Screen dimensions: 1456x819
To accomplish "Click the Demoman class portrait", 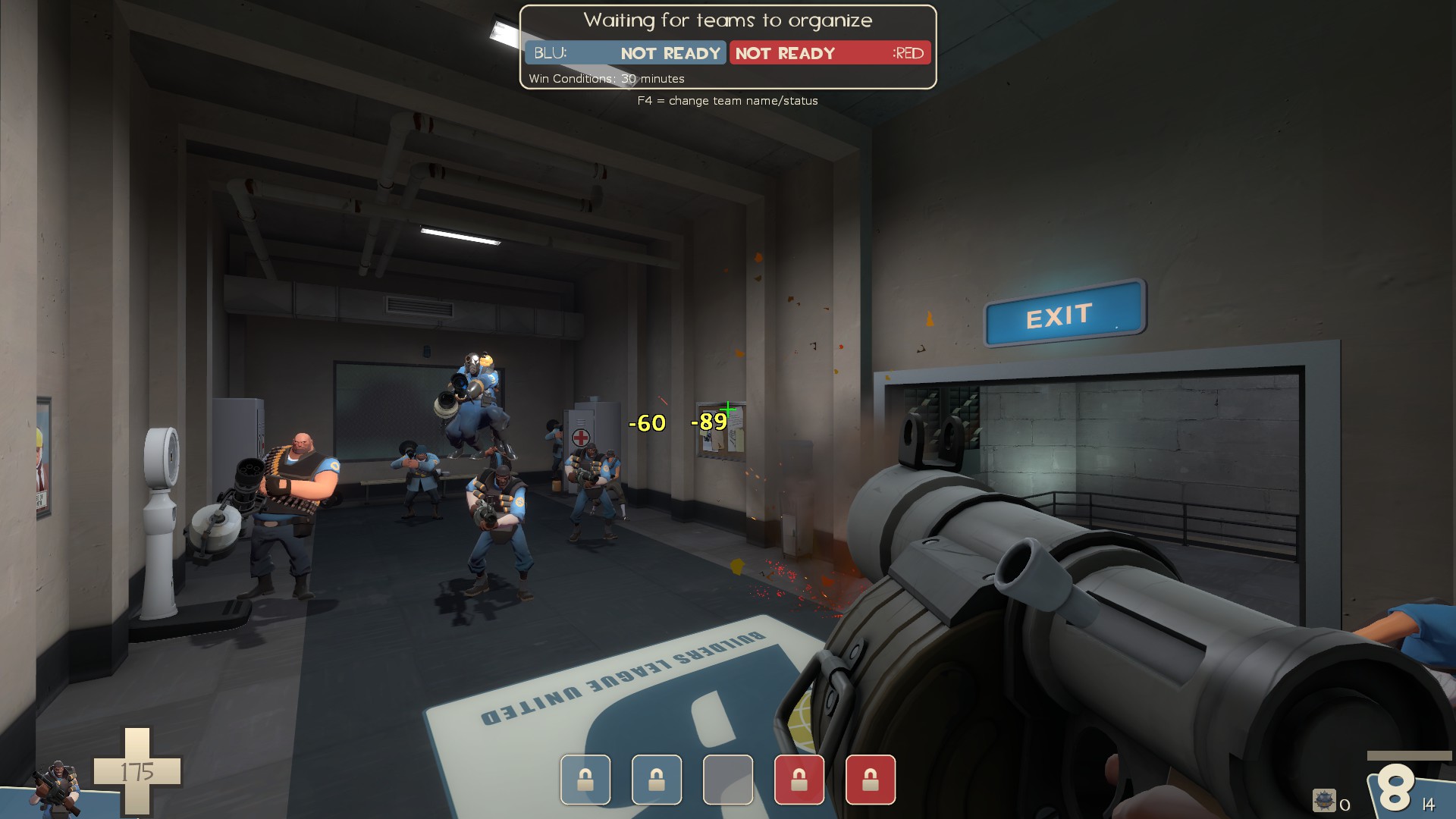I will click(57, 789).
